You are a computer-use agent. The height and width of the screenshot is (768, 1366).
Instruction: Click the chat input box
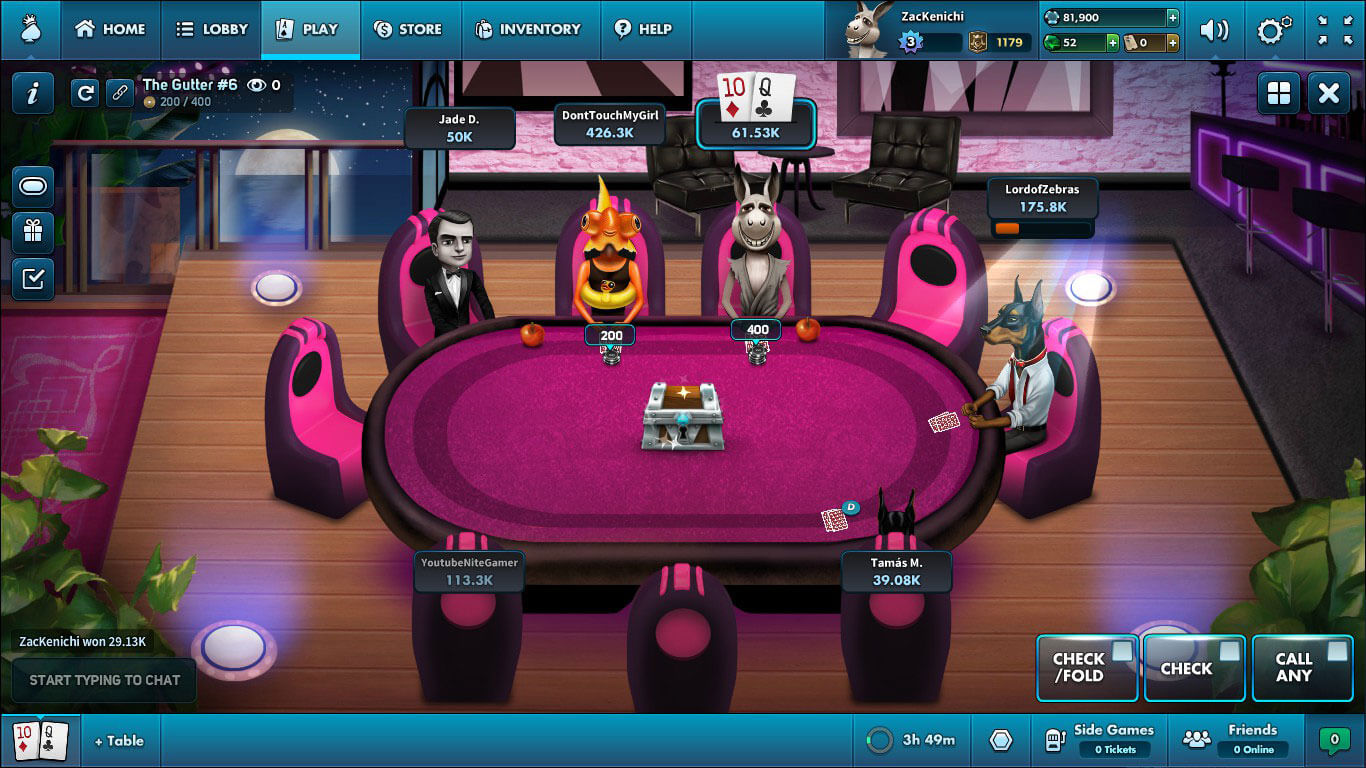point(104,680)
